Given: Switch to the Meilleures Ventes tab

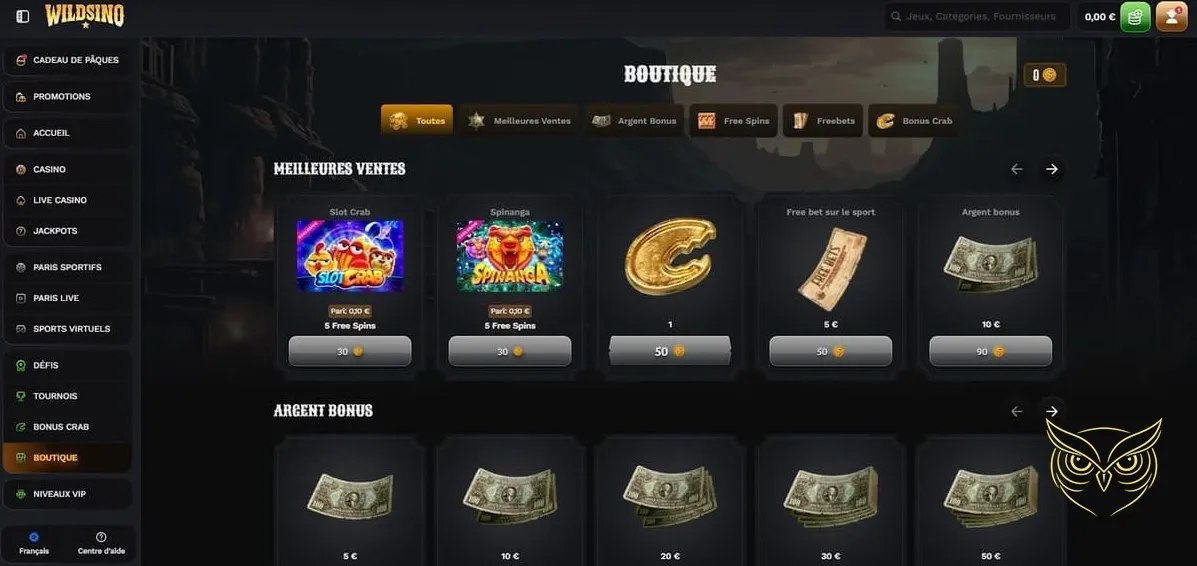Looking at the screenshot, I should (x=519, y=121).
